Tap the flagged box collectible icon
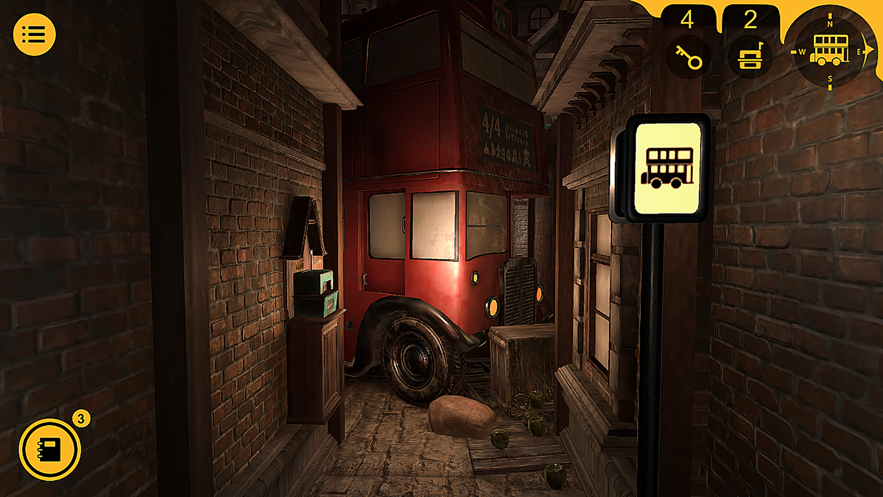The height and width of the screenshot is (497, 883). [749, 56]
